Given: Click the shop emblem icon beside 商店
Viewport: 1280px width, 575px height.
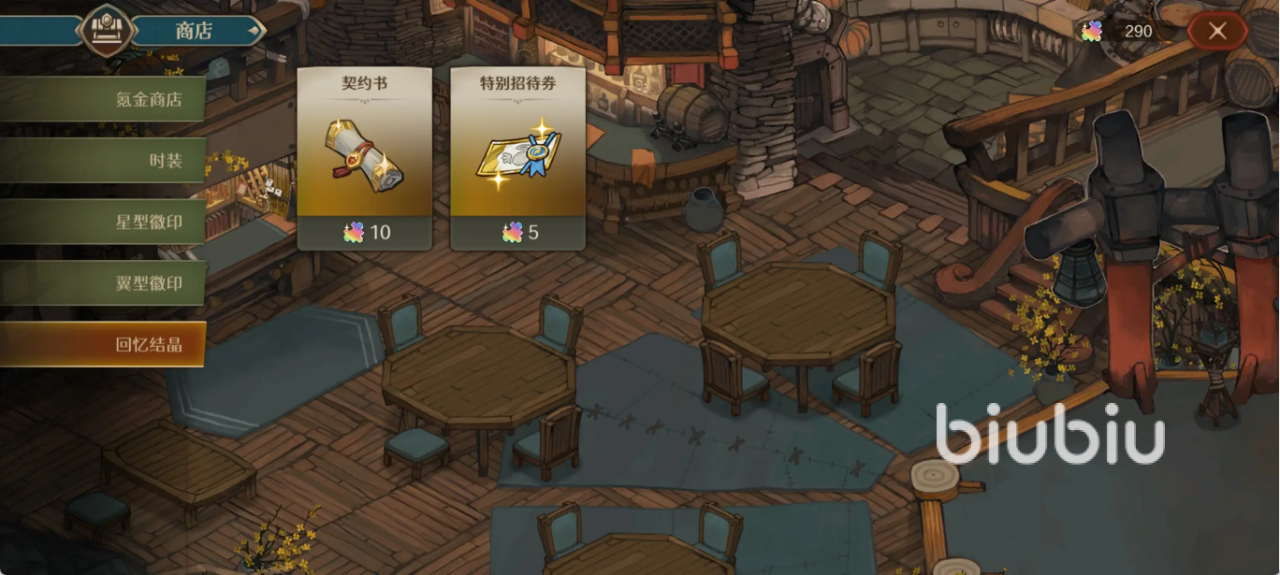Looking at the screenshot, I should 108,30.
